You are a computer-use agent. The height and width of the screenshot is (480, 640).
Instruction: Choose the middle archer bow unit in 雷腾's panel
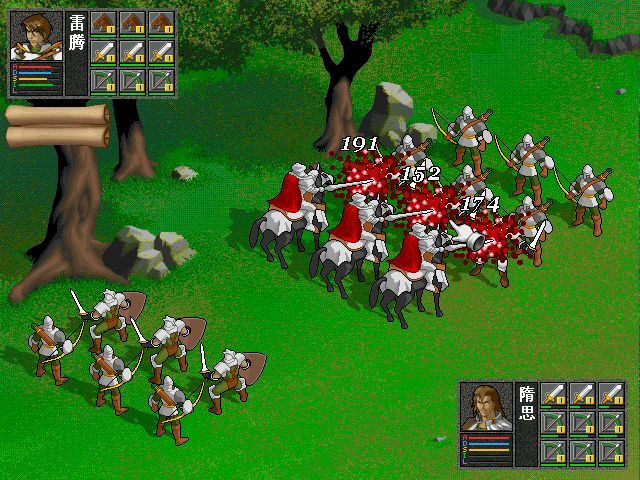(x=133, y=82)
